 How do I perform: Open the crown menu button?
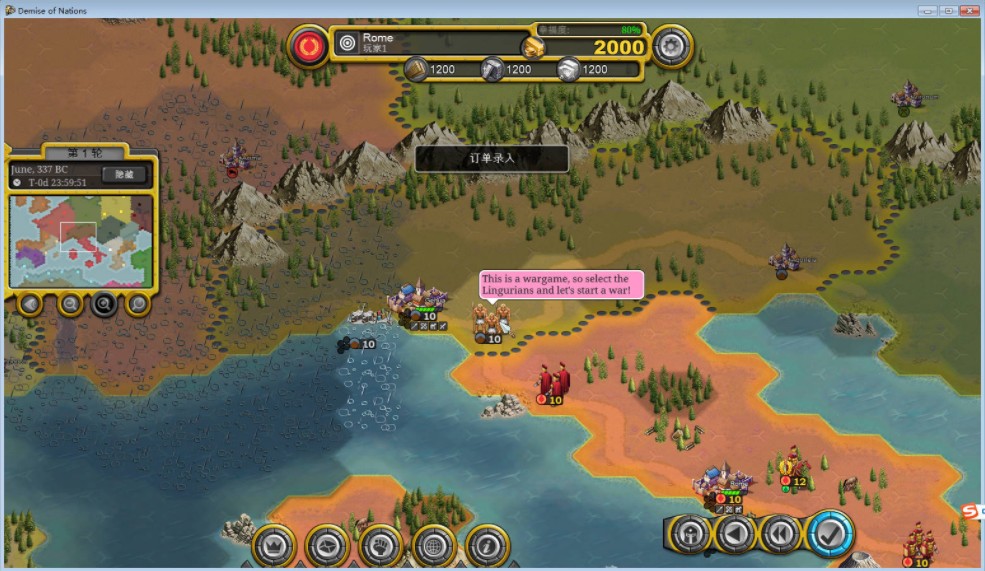273,545
